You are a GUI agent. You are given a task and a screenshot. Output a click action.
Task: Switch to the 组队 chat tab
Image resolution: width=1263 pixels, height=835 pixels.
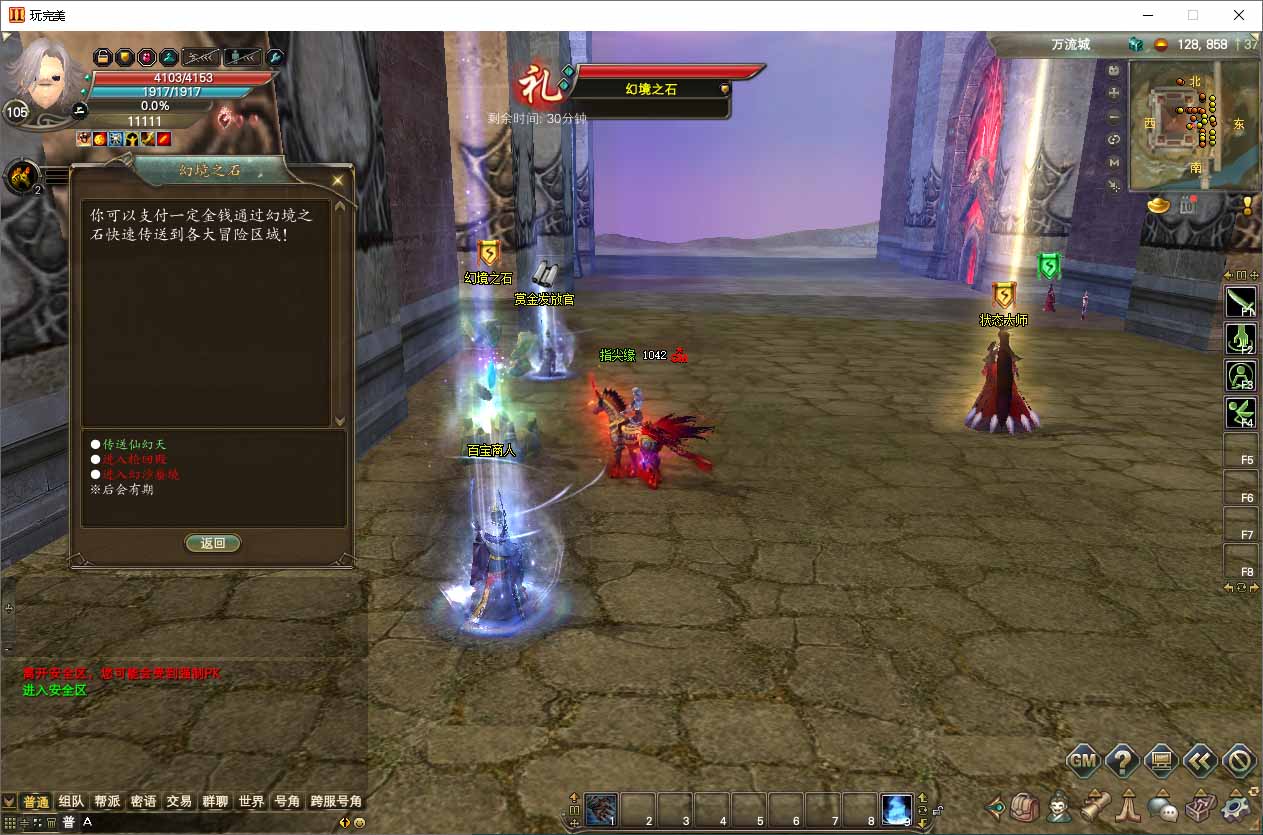[x=71, y=801]
